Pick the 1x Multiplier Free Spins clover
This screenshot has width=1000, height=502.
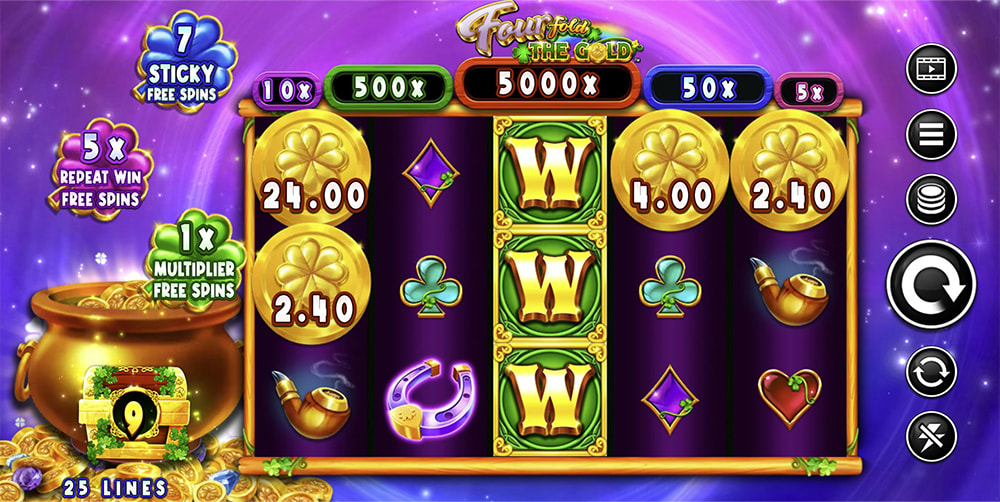tap(197, 260)
